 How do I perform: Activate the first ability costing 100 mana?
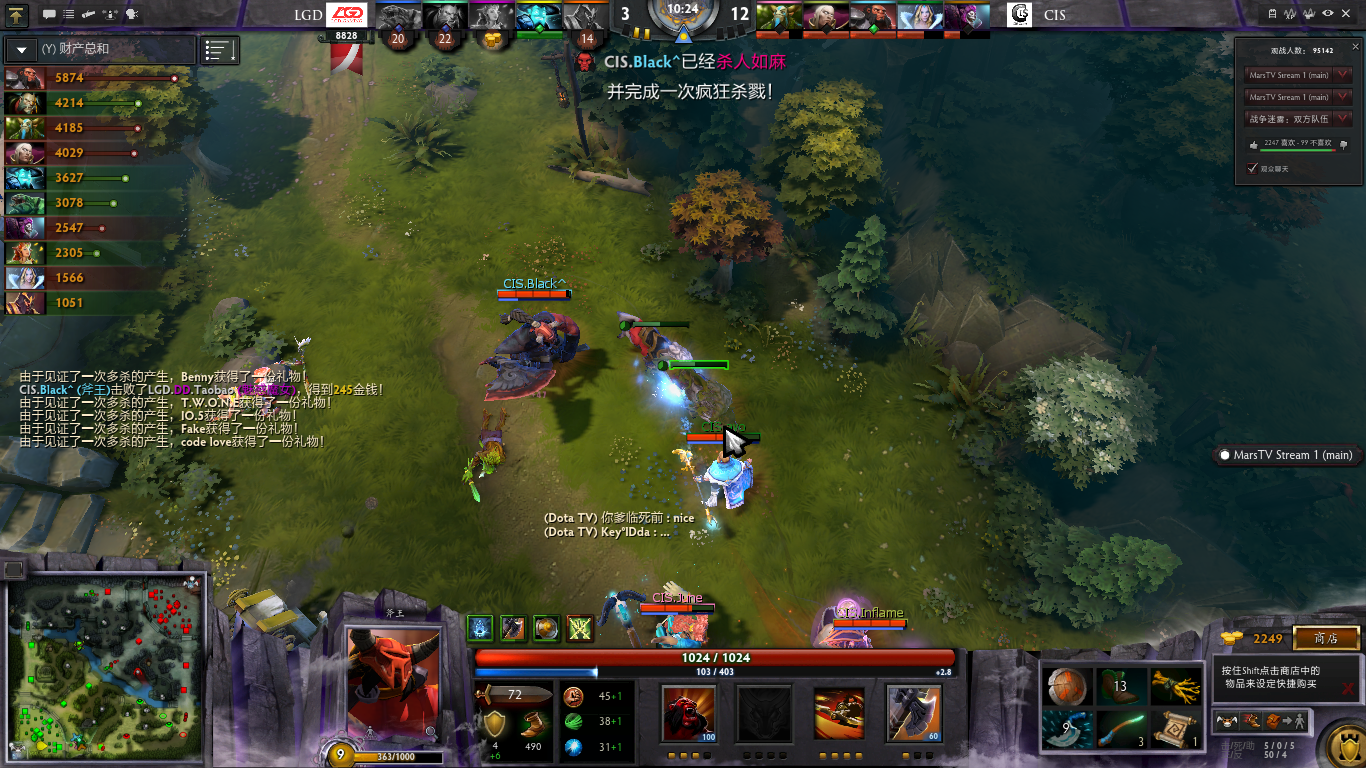[689, 714]
